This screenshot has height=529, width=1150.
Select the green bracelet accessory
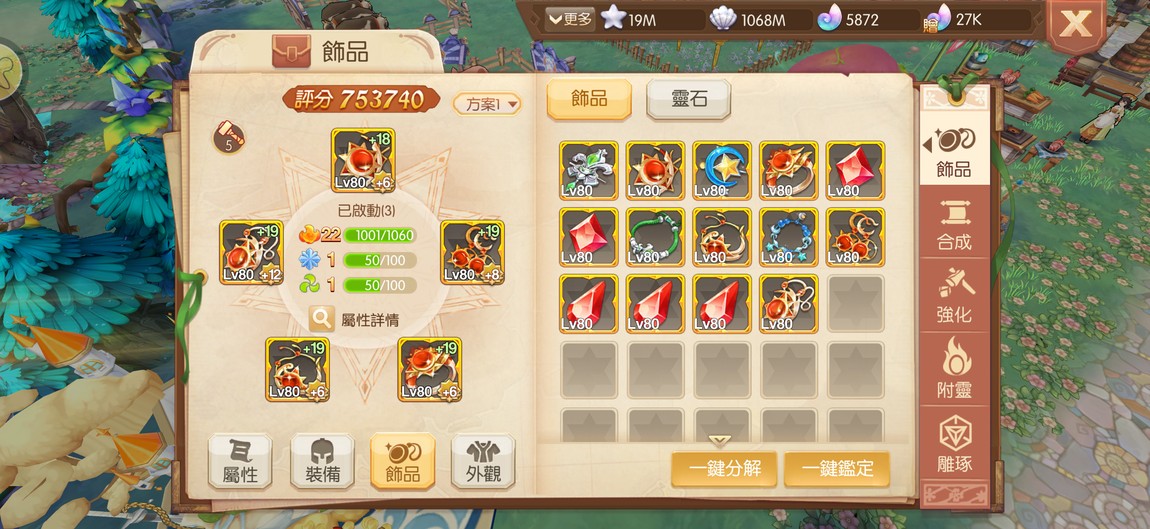[655, 237]
